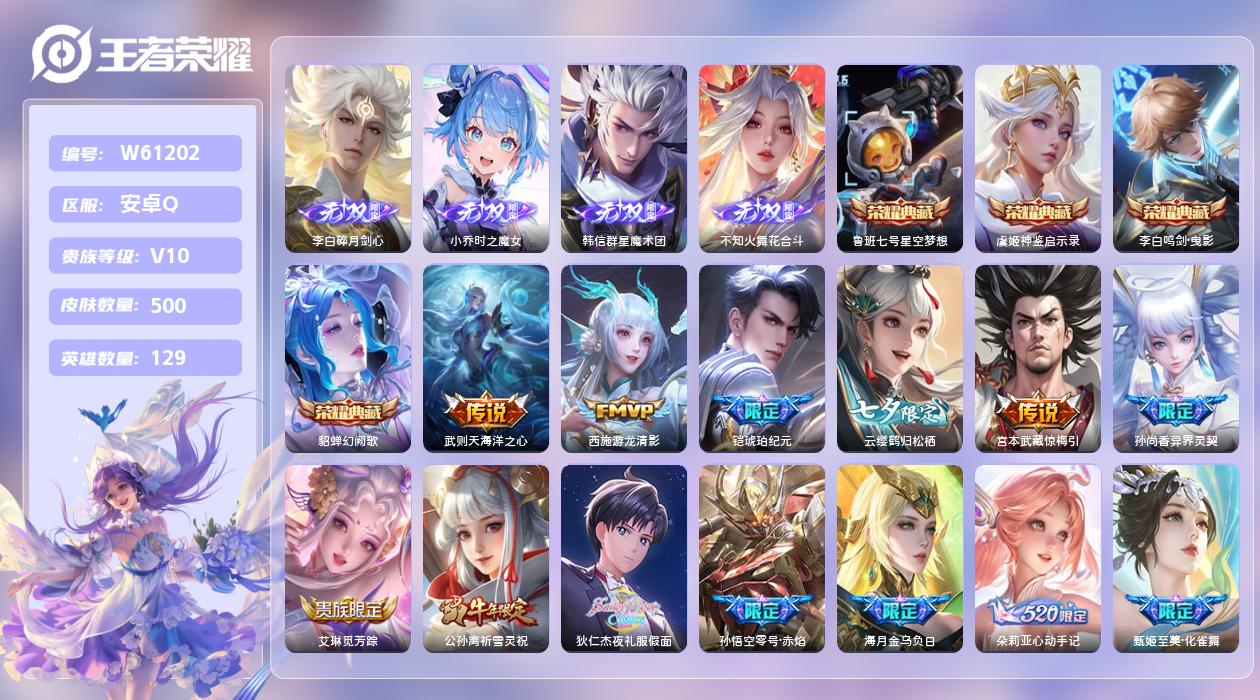The height and width of the screenshot is (700, 1260).
Task: Select the 甄姬至美·化雀舞 skin card
Action: tap(1176, 558)
